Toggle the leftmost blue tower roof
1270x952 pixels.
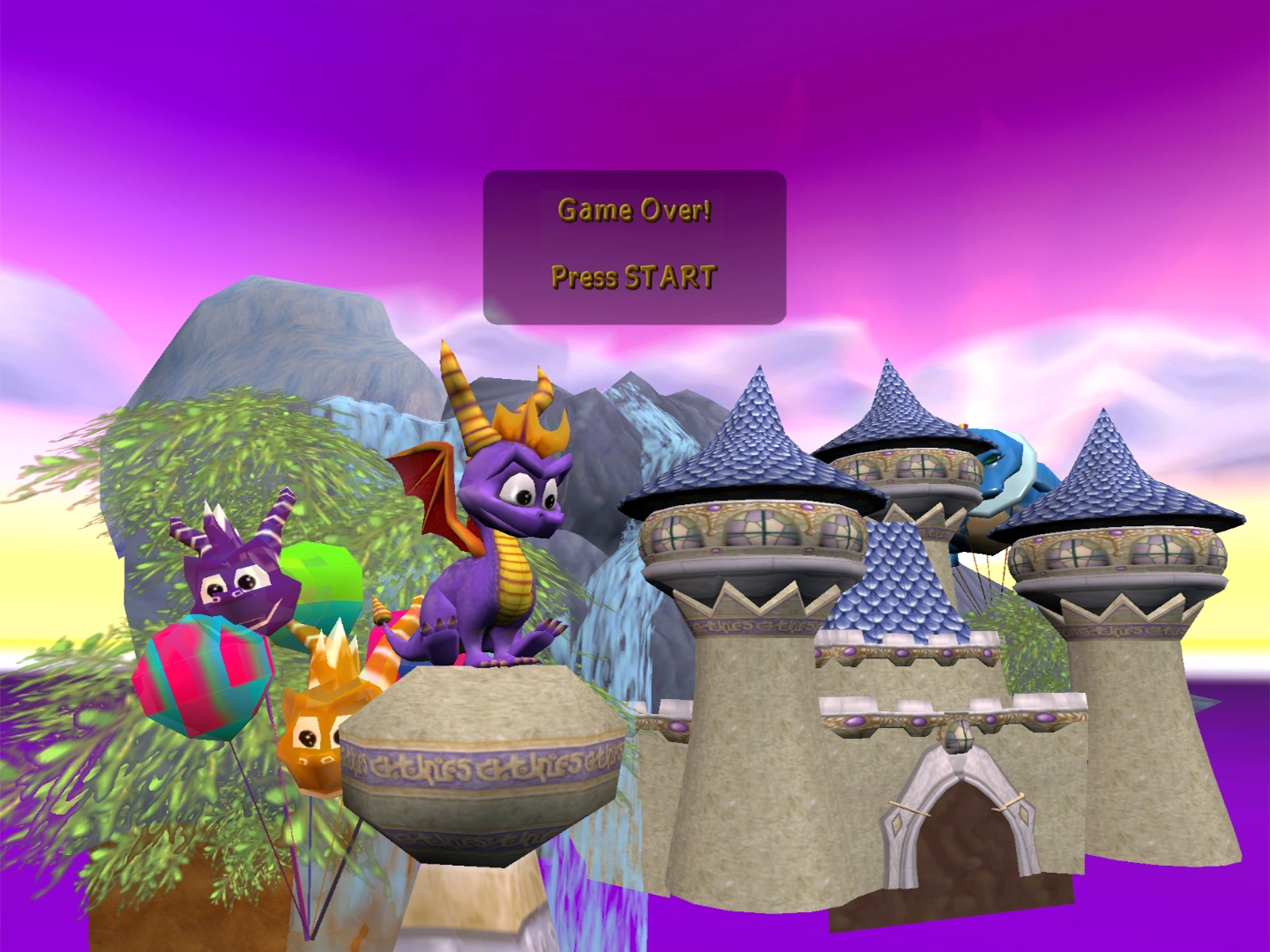pos(754,441)
